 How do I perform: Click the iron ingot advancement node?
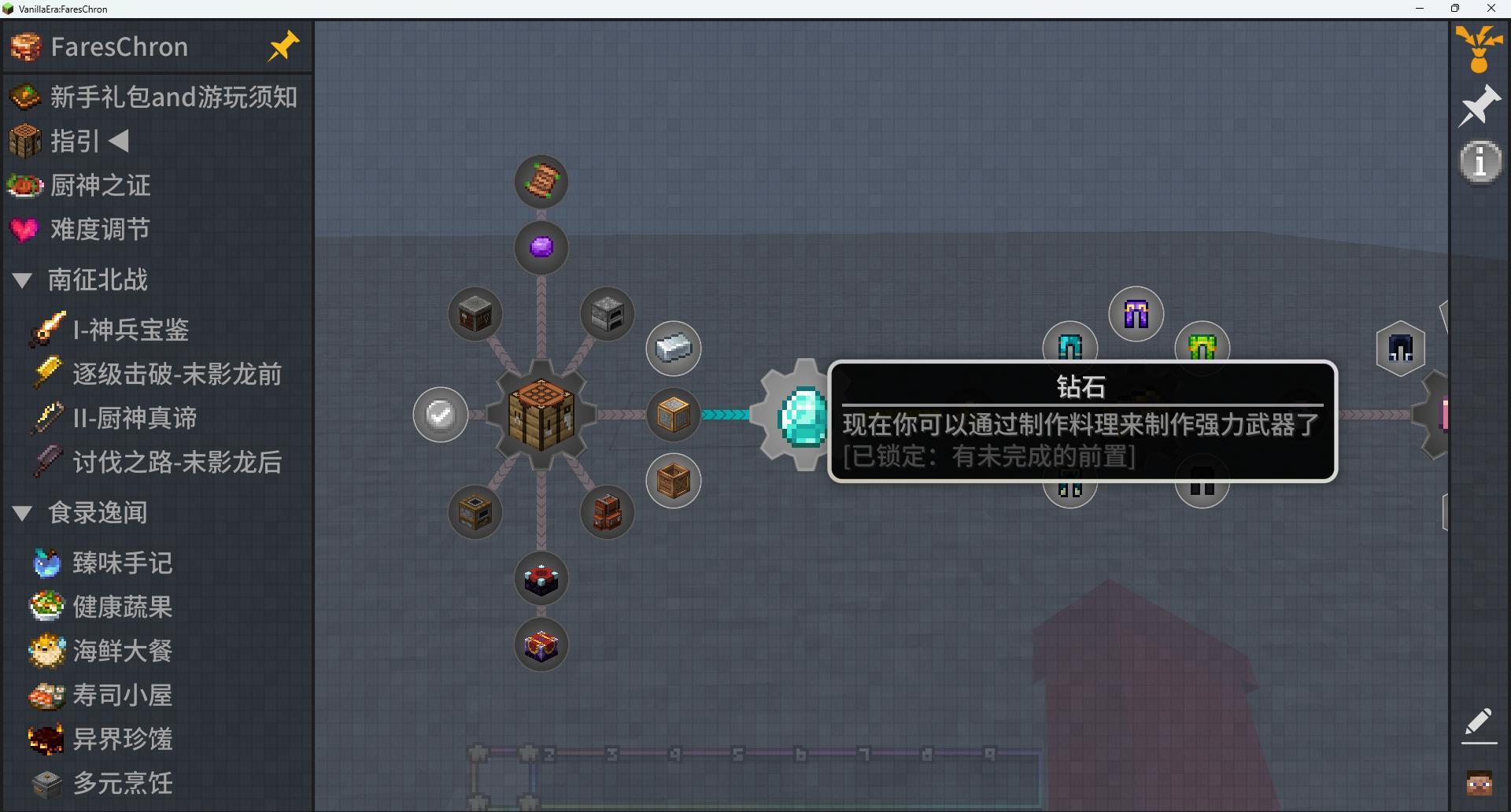click(673, 348)
